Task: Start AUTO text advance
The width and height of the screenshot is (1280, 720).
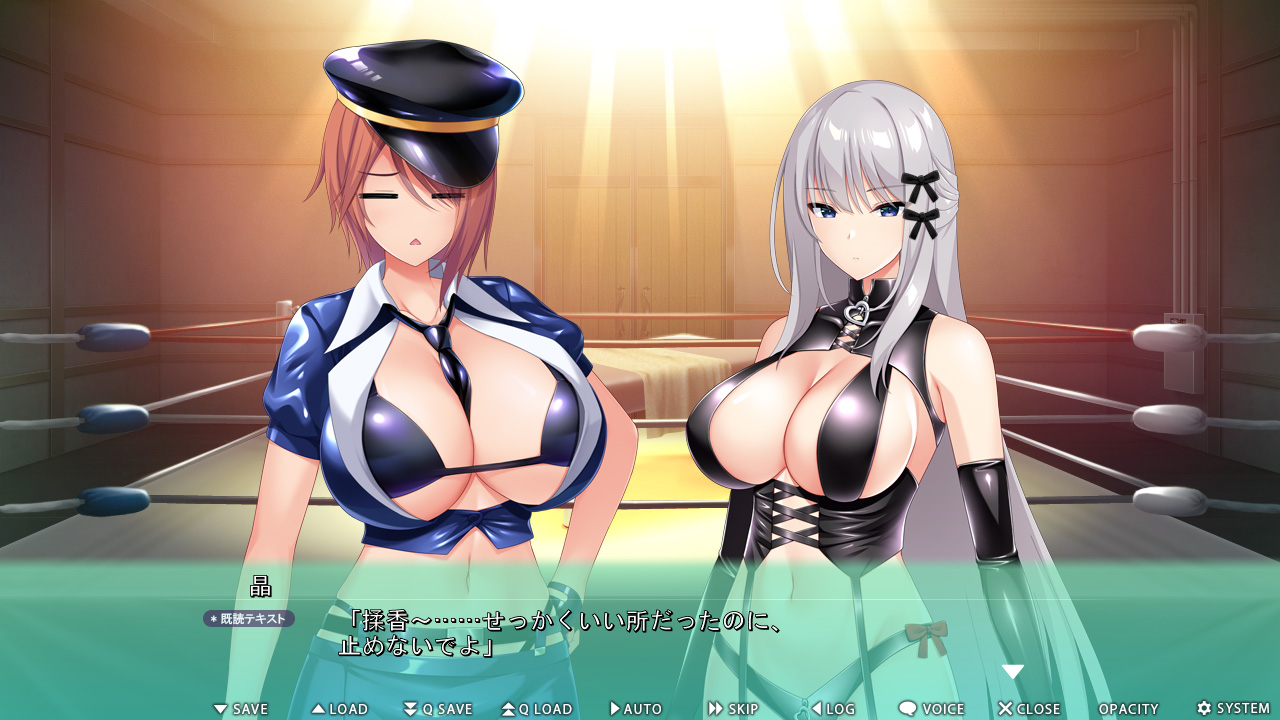Action: click(636, 709)
